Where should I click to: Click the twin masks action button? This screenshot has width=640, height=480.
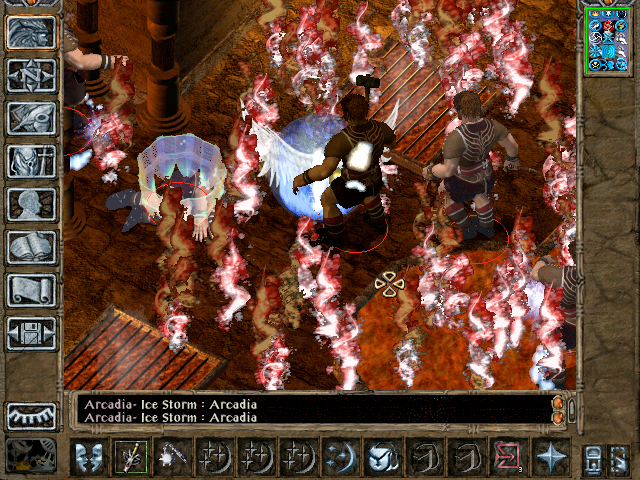click(88, 457)
